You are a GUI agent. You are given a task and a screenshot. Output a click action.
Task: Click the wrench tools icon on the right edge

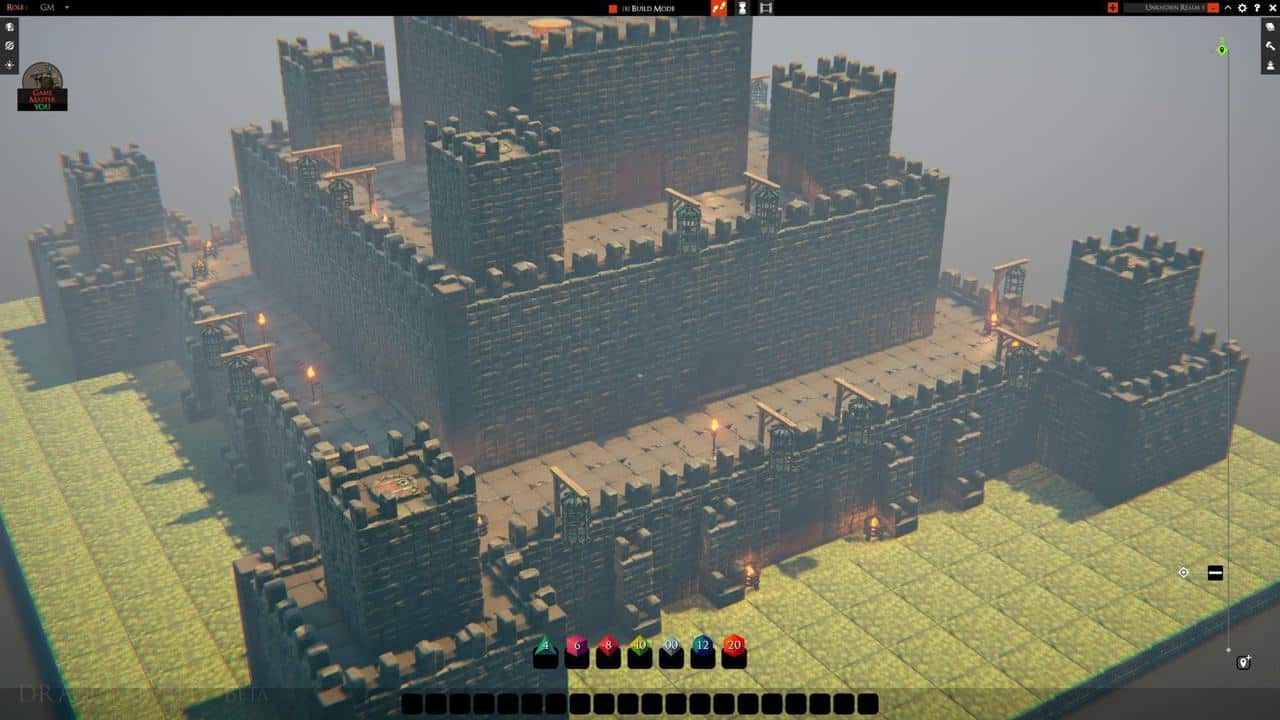[1271, 47]
